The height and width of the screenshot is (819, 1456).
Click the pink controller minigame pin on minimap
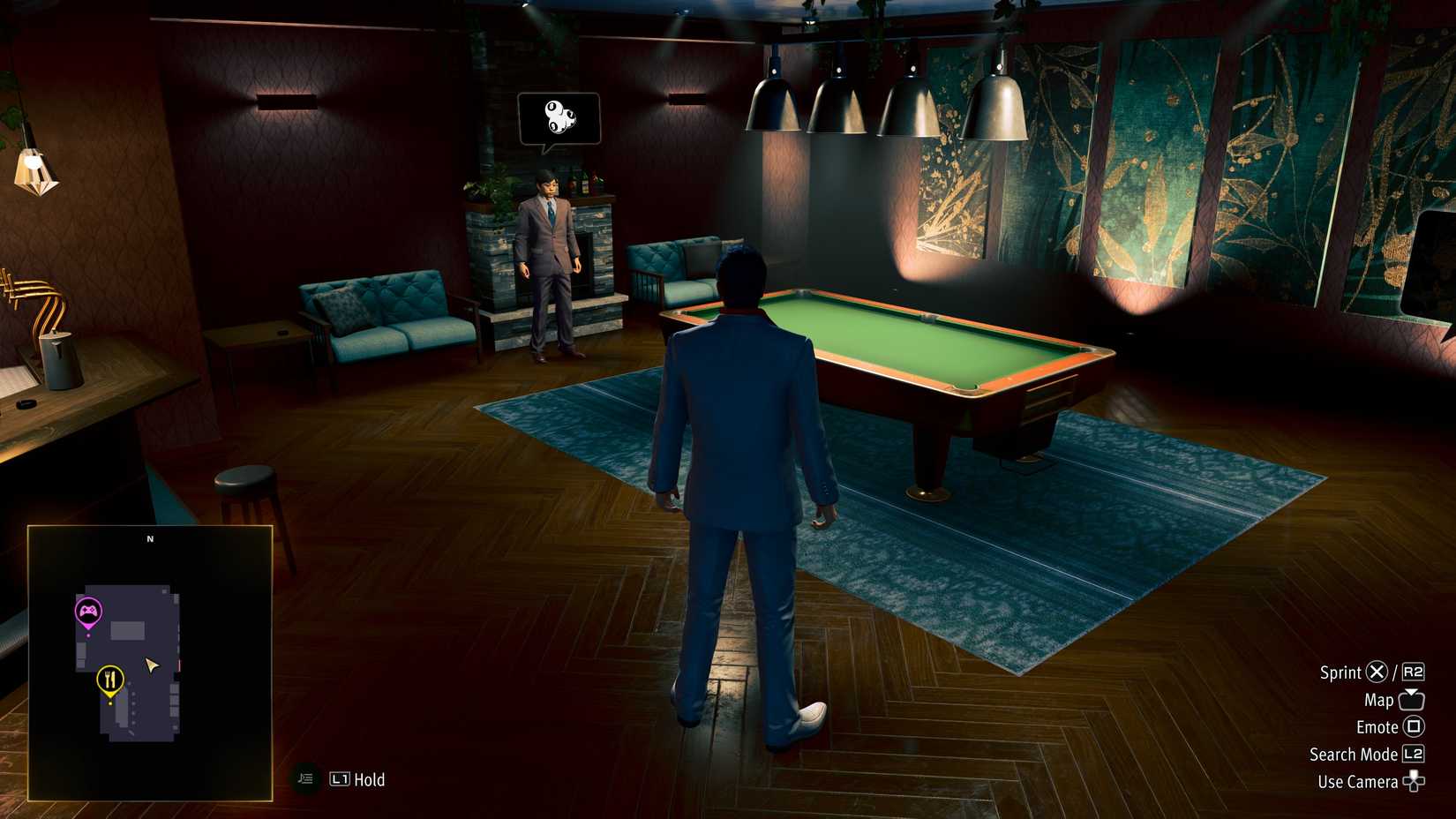pyautogui.click(x=87, y=609)
